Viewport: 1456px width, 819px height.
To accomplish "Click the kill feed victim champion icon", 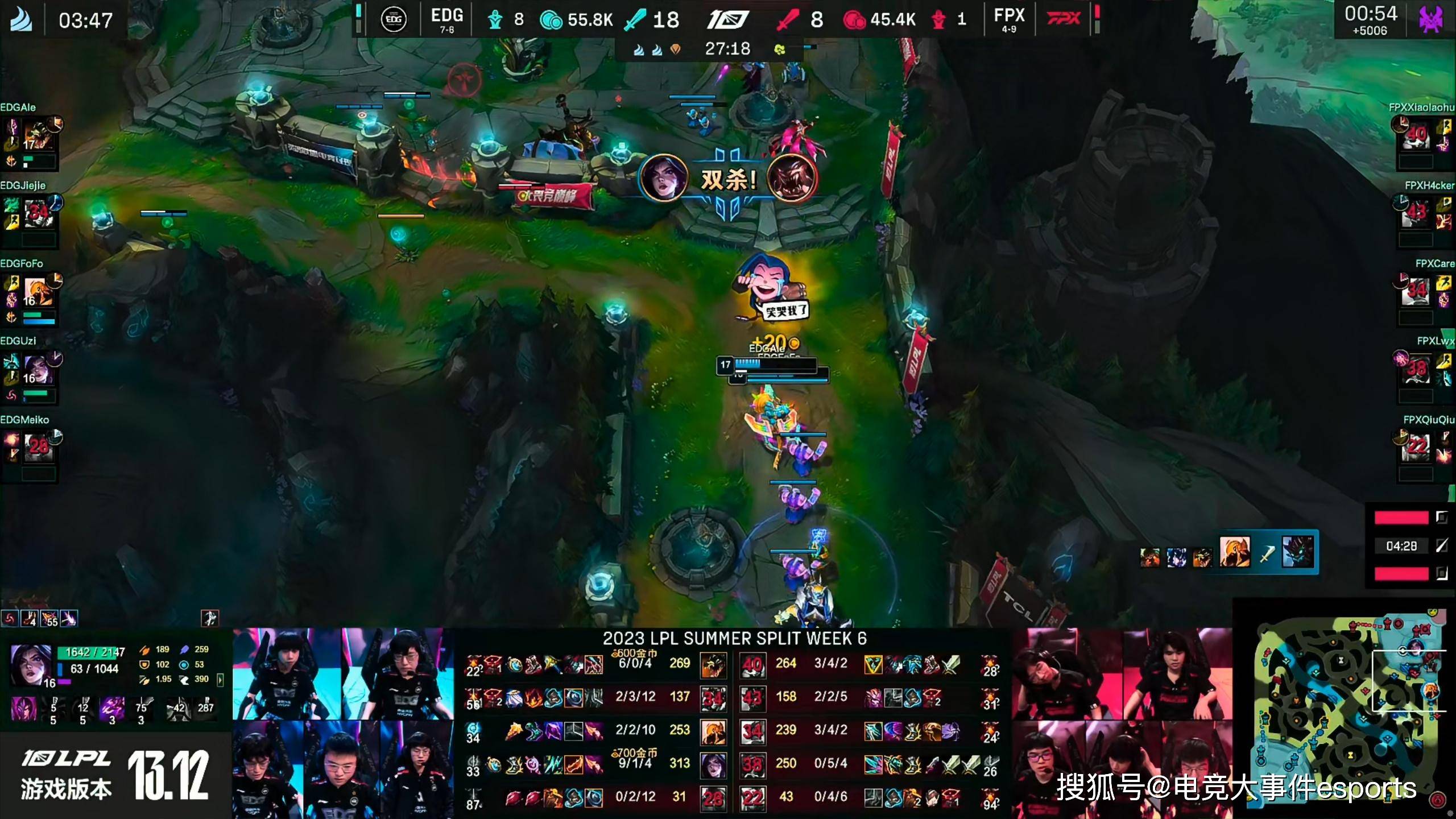I will [1299, 551].
